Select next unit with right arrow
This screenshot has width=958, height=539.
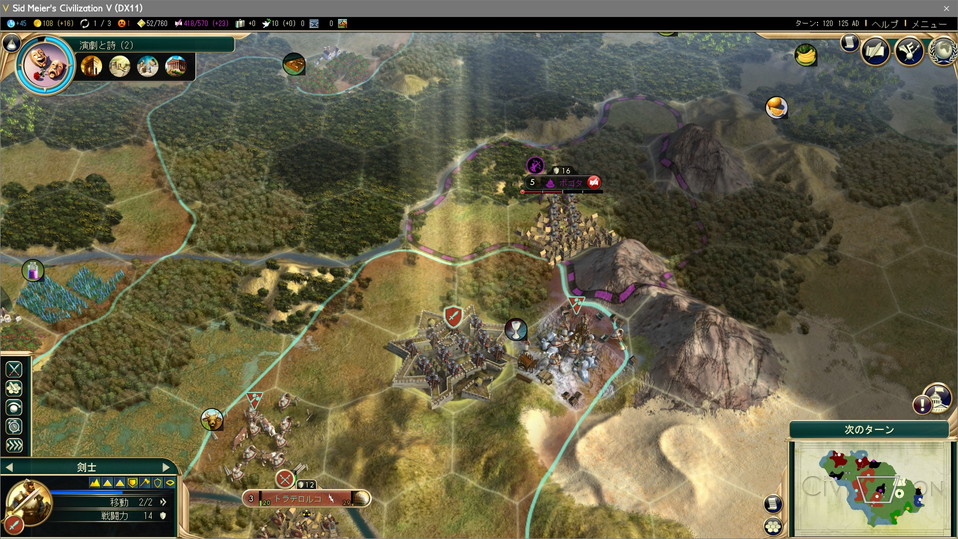coord(167,467)
